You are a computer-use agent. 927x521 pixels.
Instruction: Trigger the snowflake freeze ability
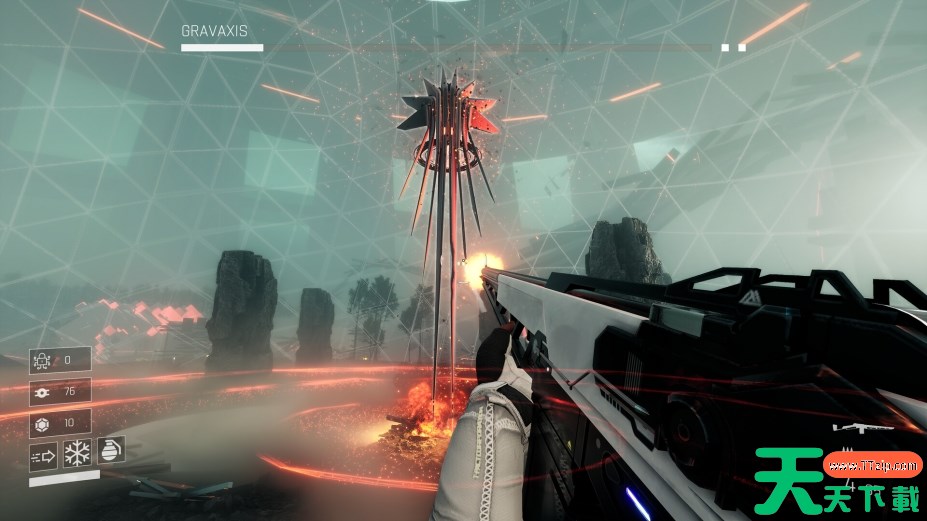click(77, 455)
